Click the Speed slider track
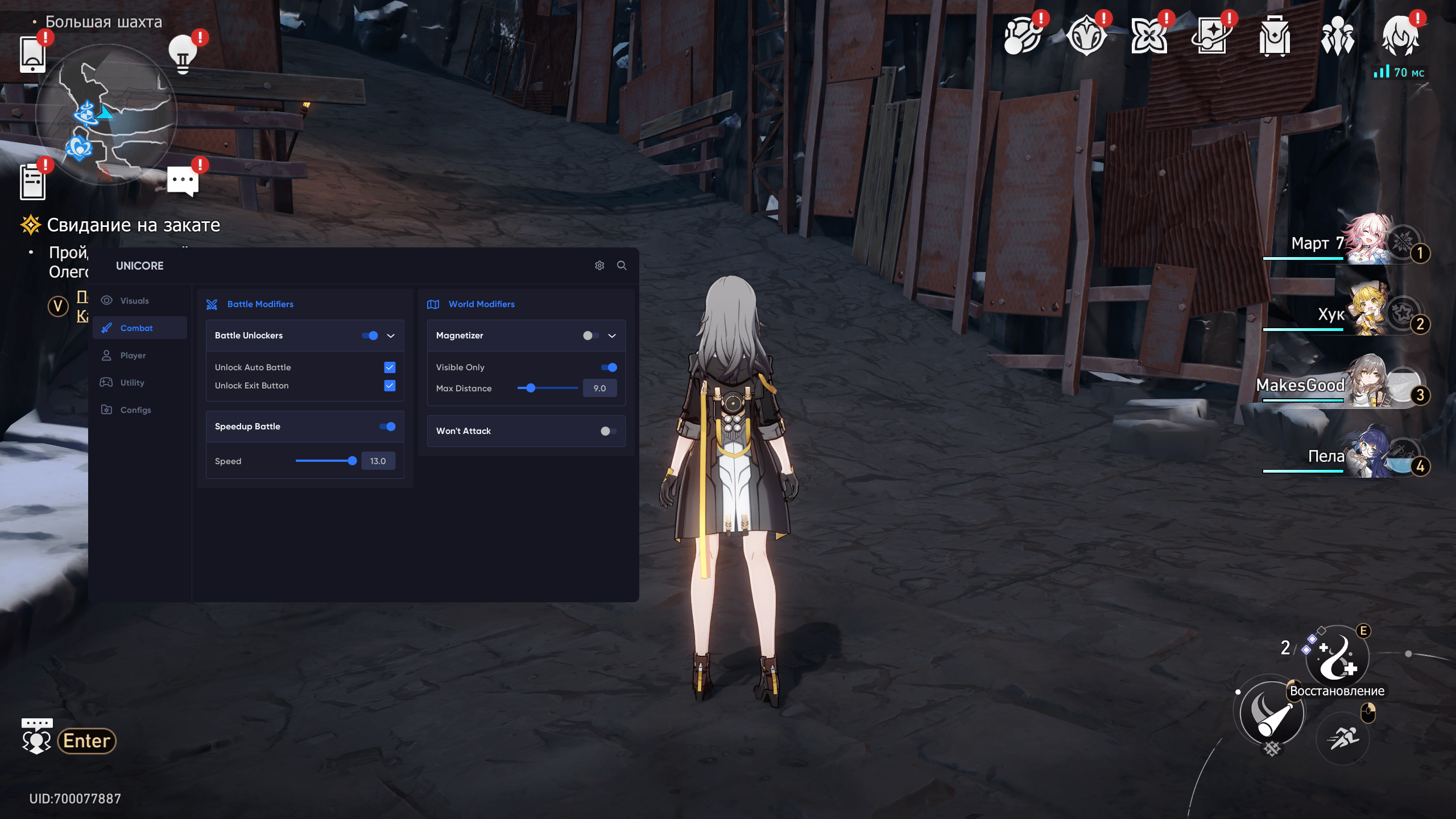Viewport: 1456px width, 819px height. coord(325,461)
